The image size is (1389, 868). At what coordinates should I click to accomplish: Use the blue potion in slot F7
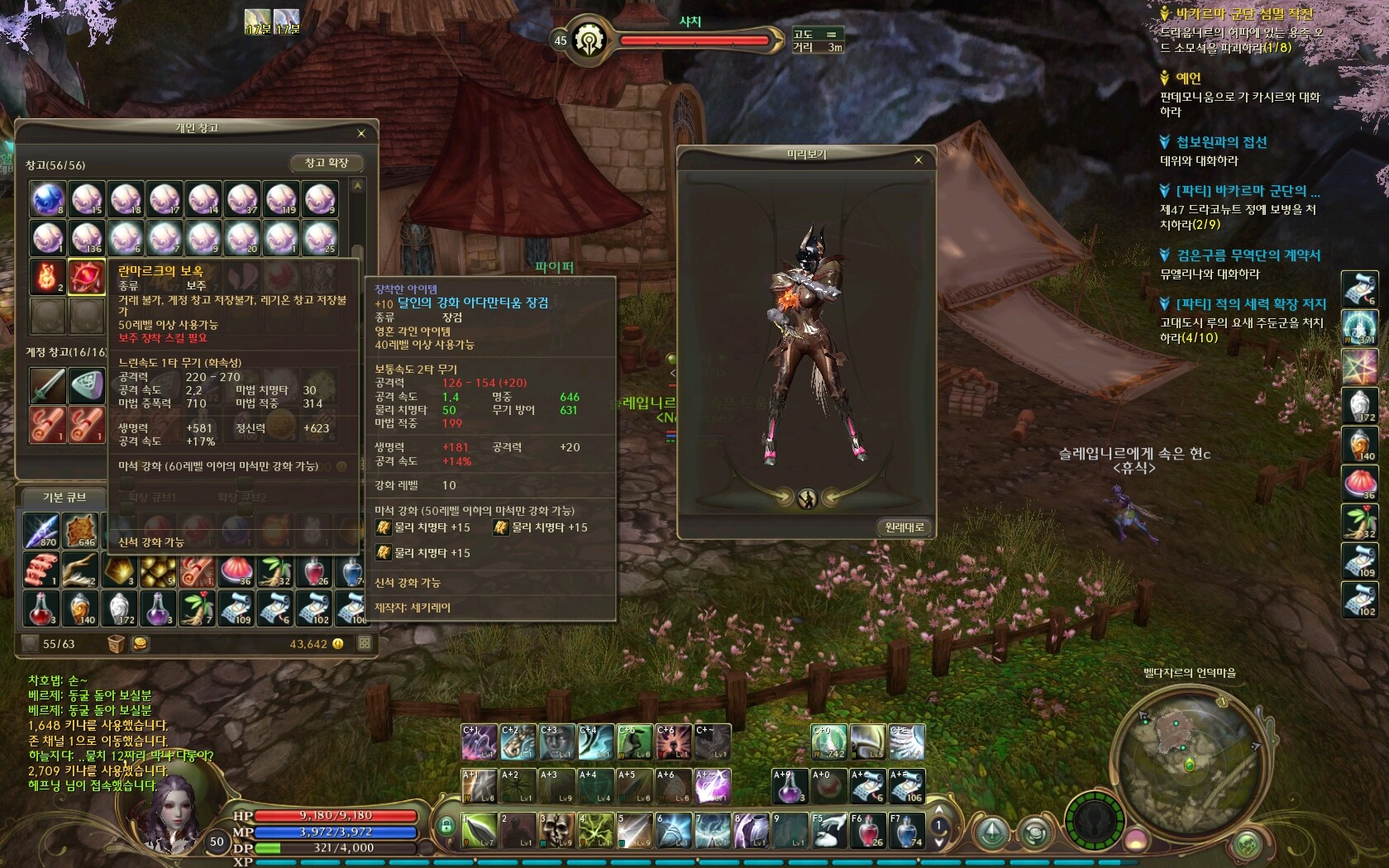pyautogui.click(x=906, y=830)
